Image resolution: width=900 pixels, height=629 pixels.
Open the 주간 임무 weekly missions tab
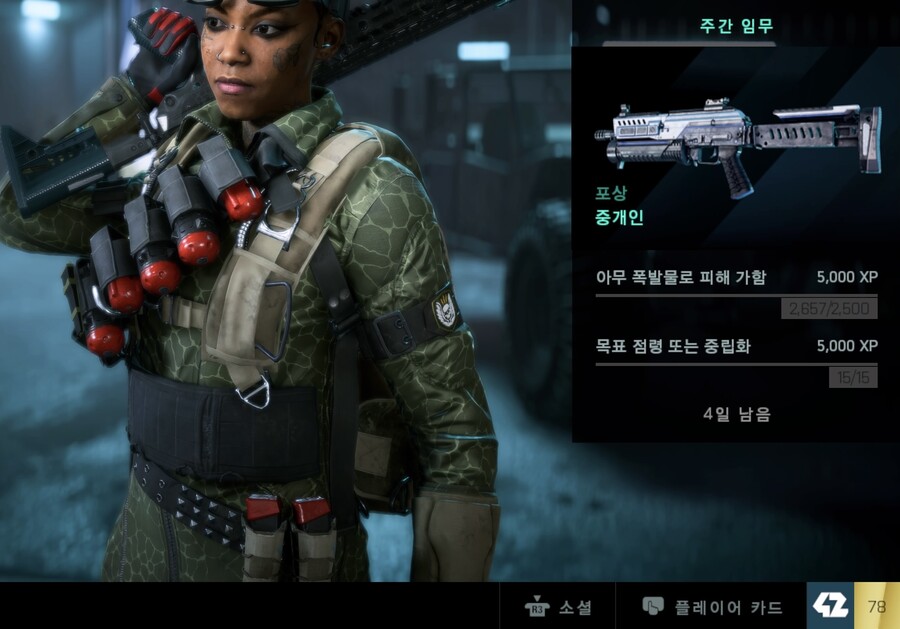736,26
